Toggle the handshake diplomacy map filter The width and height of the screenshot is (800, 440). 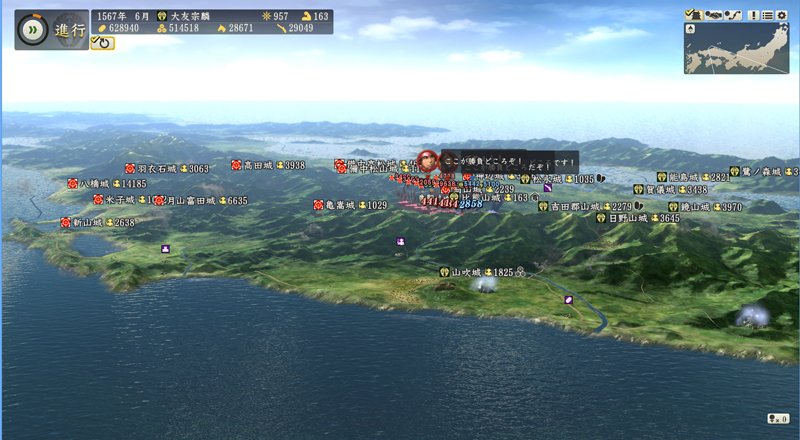pos(714,14)
